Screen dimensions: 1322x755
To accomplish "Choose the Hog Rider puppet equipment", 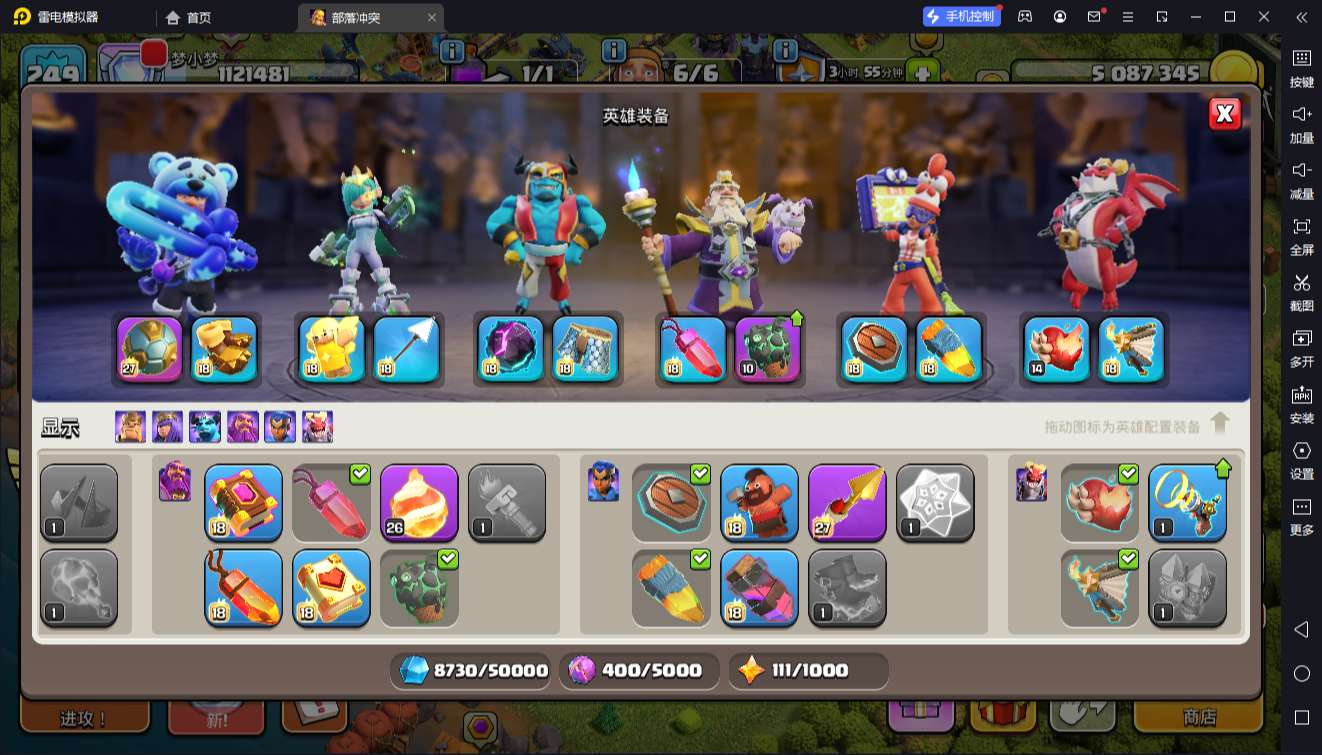I will pyautogui.click(x=759, y=503).
